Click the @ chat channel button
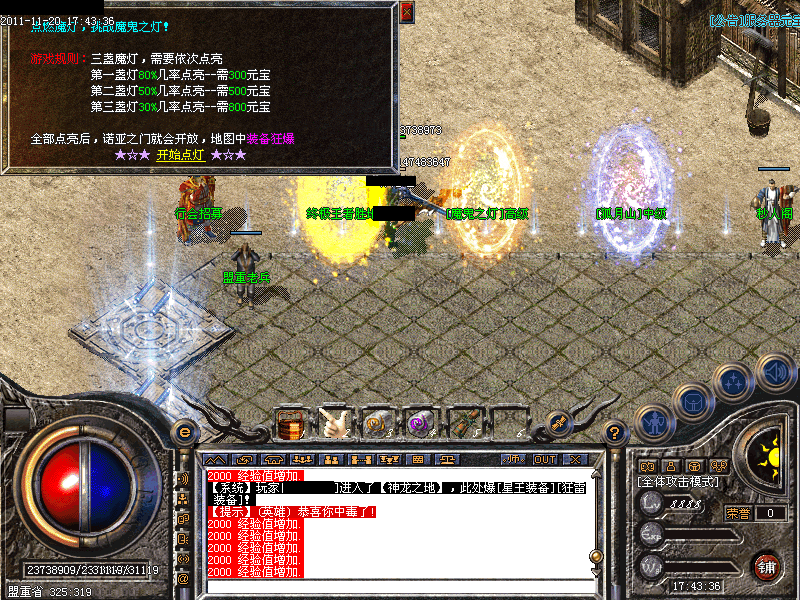The image size is (800, 600). (x=183, y=578)
